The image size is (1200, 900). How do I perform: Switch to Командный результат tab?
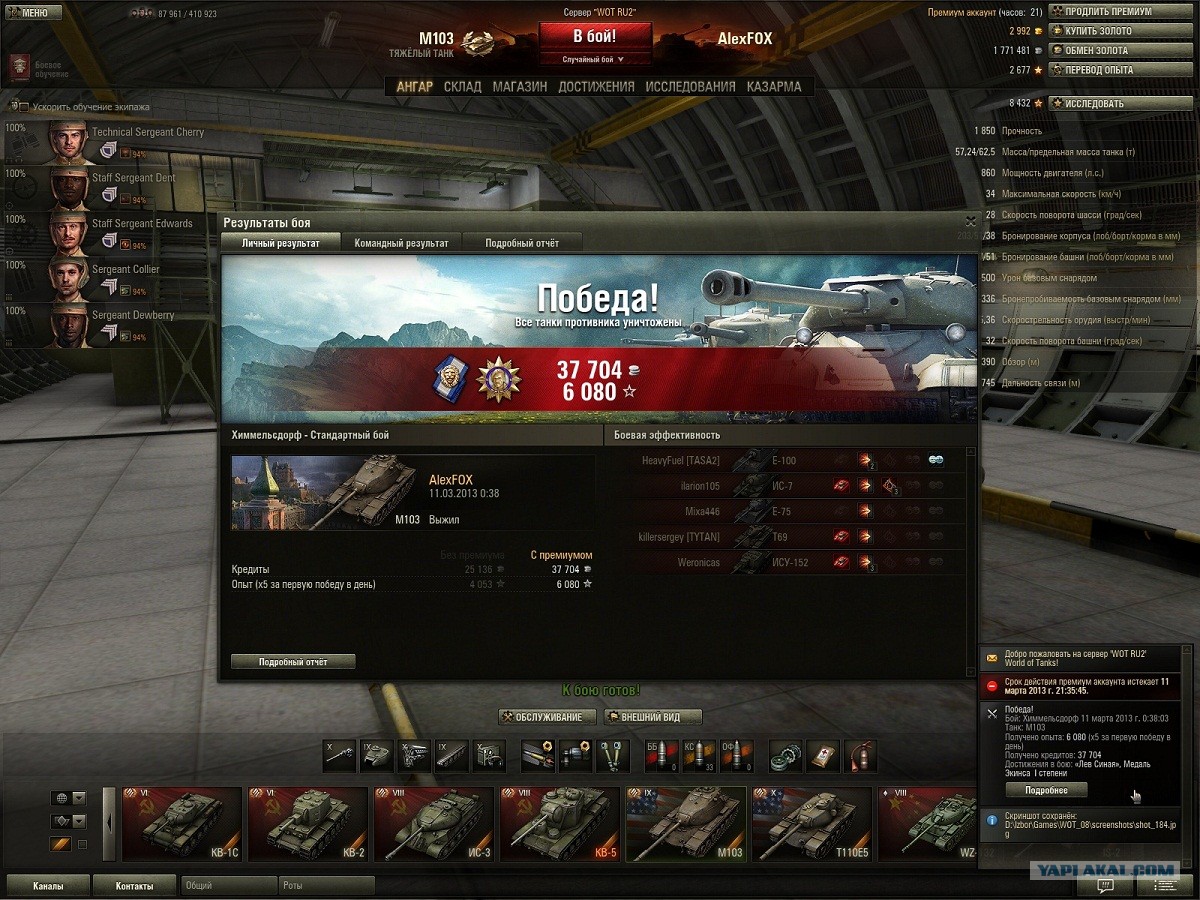coord(401,243)
